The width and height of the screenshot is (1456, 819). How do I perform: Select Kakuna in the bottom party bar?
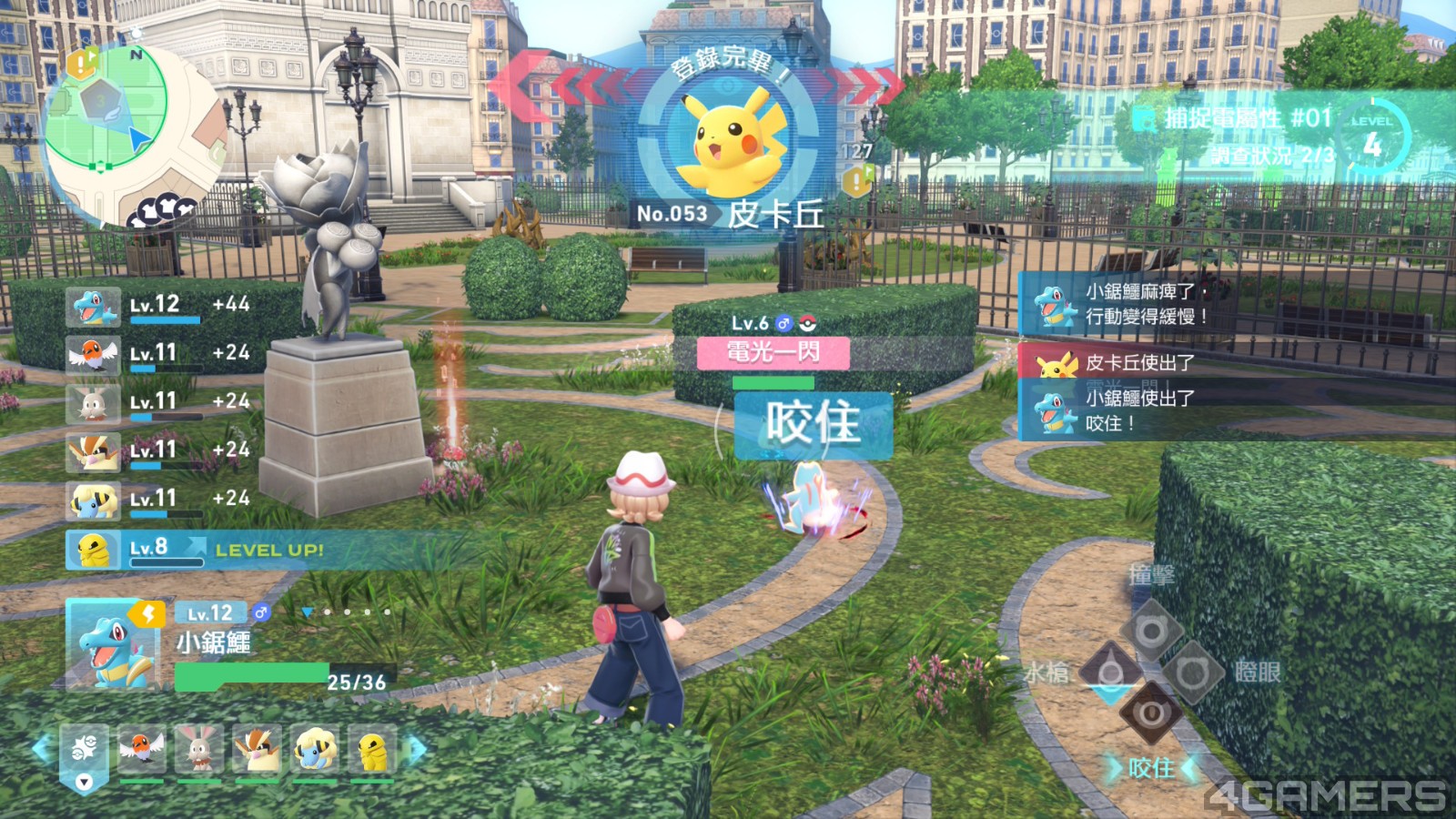pyautogui.click(x=372, y=750)
